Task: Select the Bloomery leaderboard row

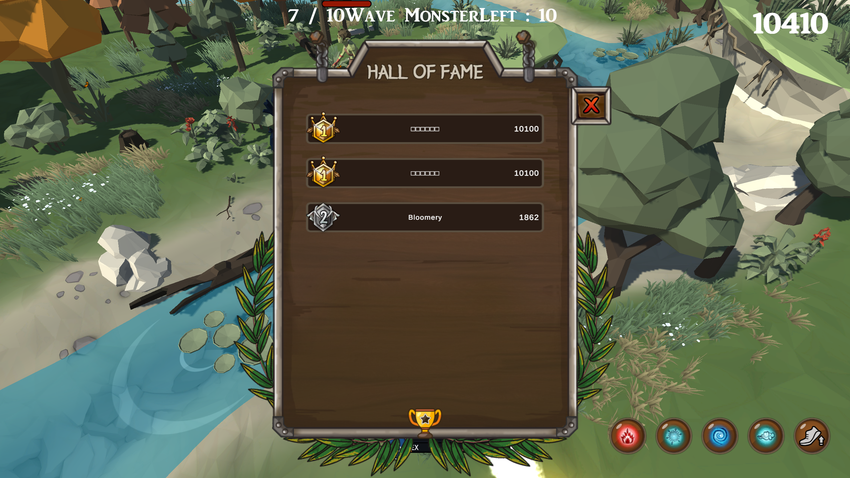Action: click(x=425, y=217)
